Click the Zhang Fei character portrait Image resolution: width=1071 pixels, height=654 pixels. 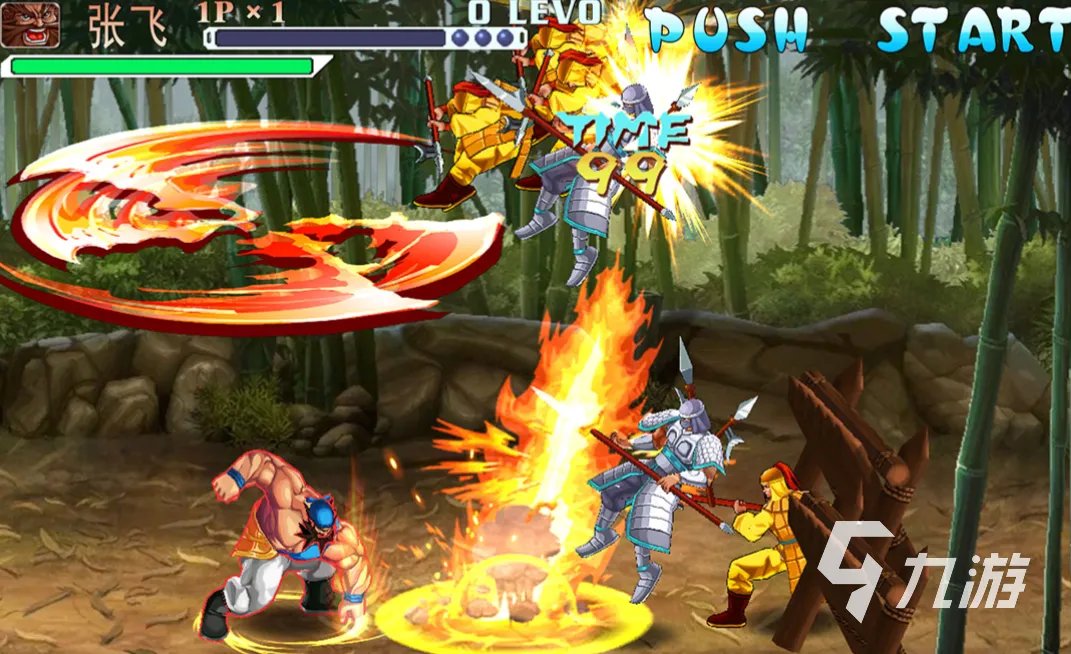[29, 24]
